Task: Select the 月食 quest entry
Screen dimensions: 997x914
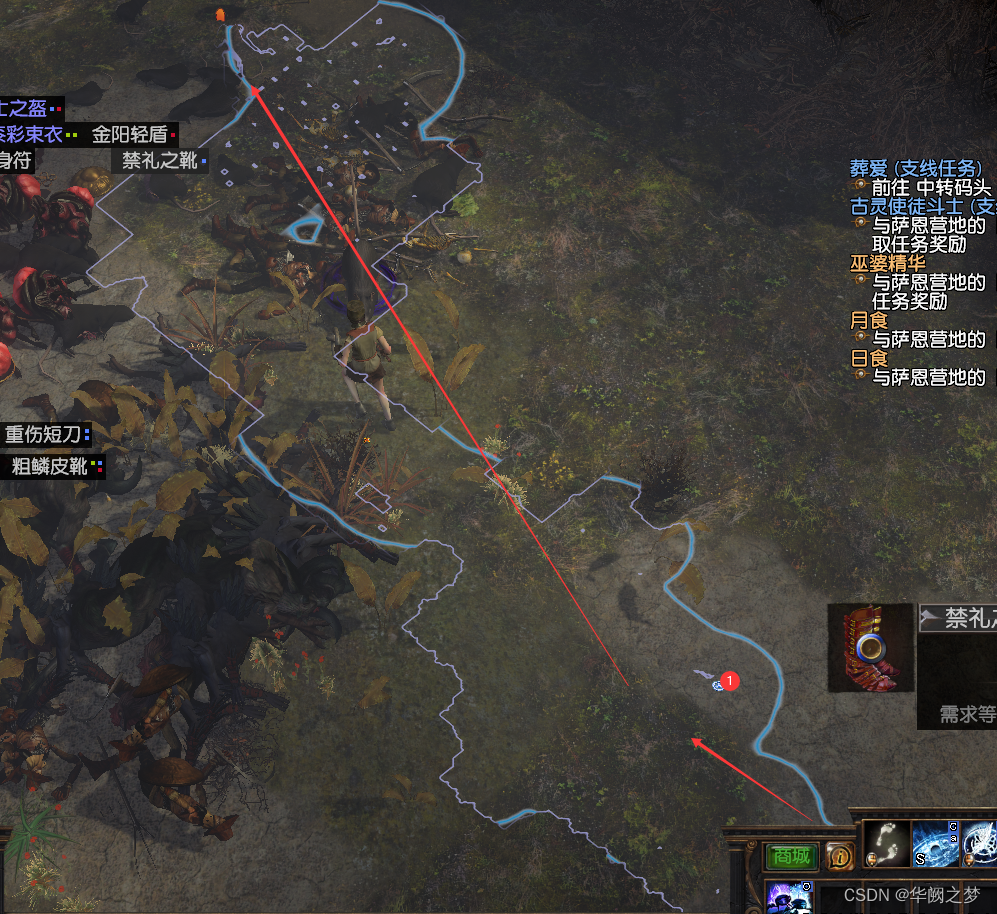Action: tap(869, 320)
